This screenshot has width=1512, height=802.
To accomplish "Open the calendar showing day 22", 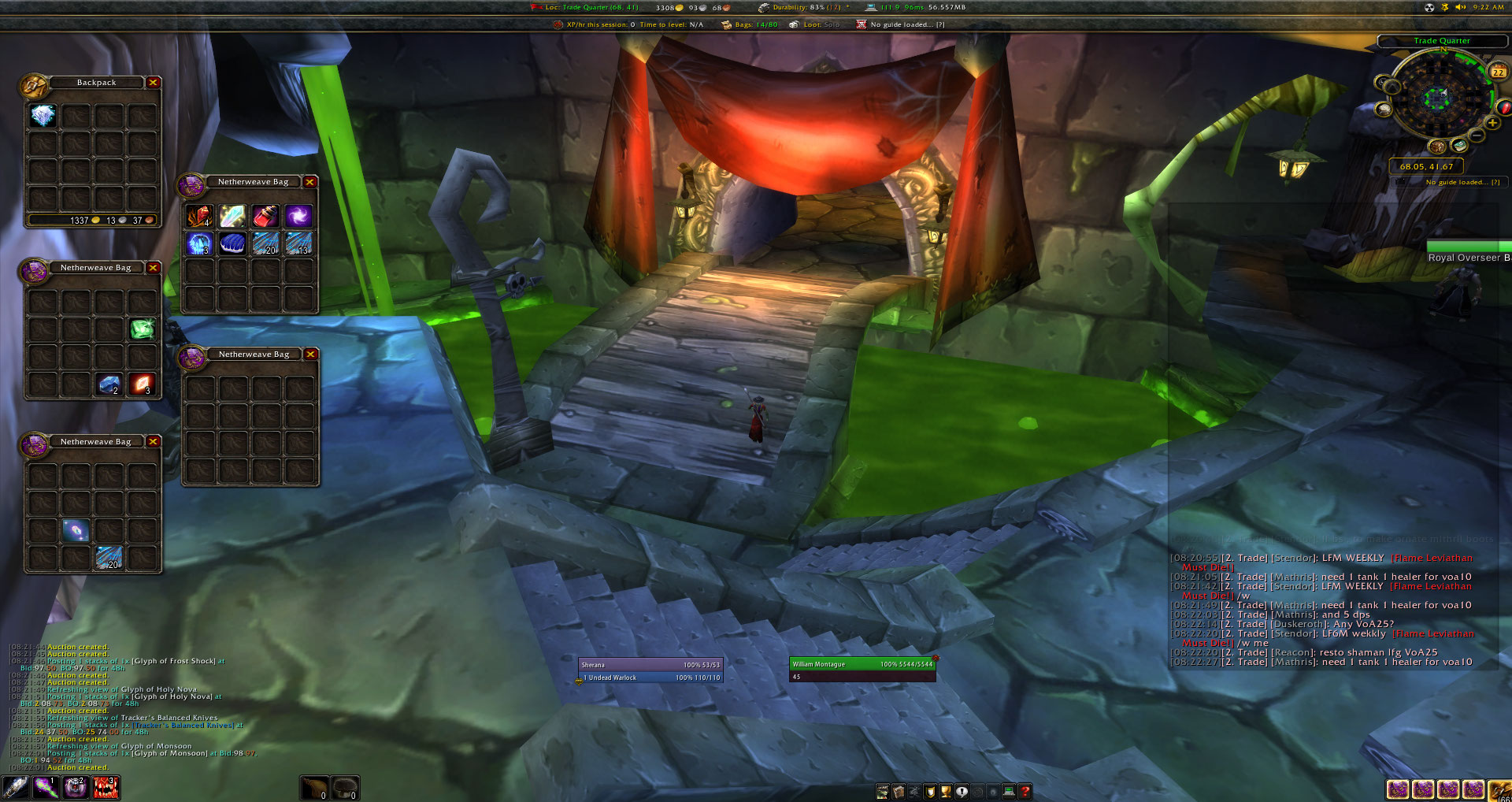I will pos(1498,72).
